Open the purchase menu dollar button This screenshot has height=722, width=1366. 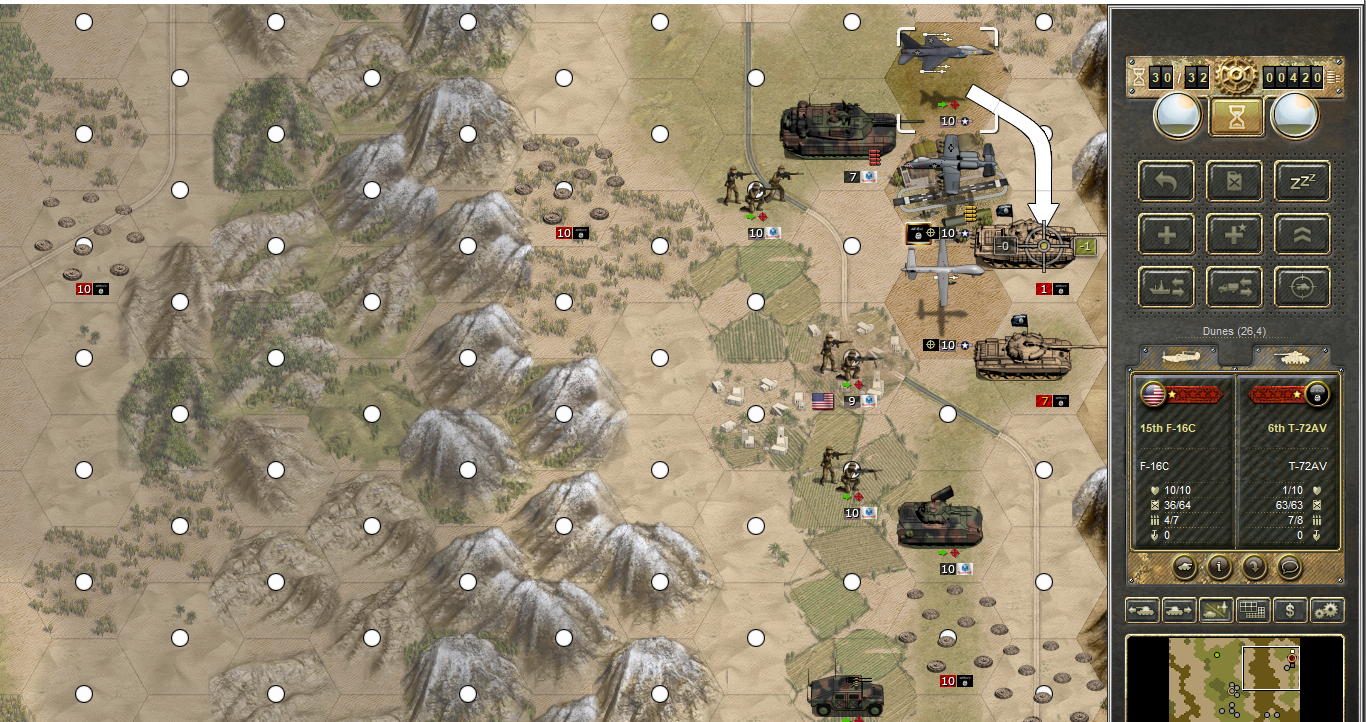pos(1291,608)
